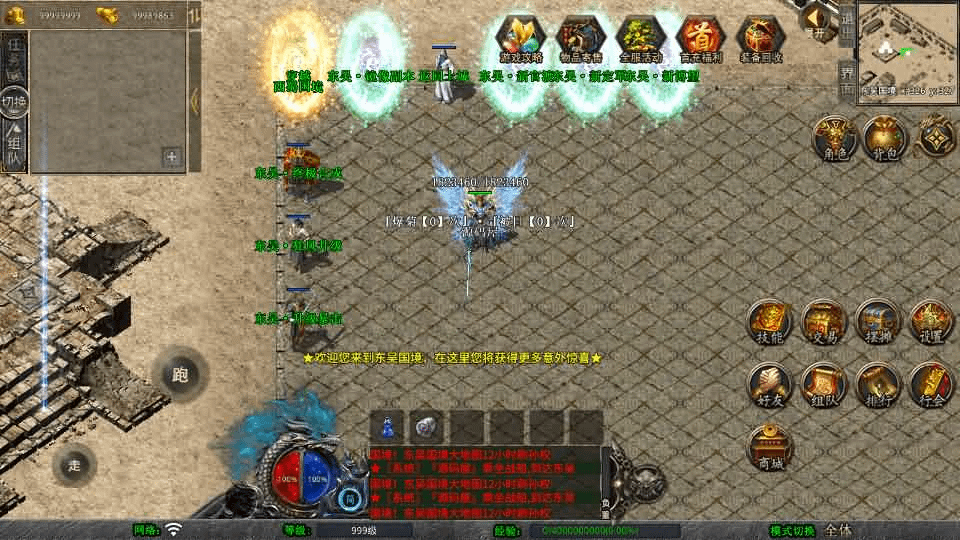Click the 切换 switch button on quest panel
Image resolution: width=960 pixels, height=540 pixels.
click(x=14, y=102)
